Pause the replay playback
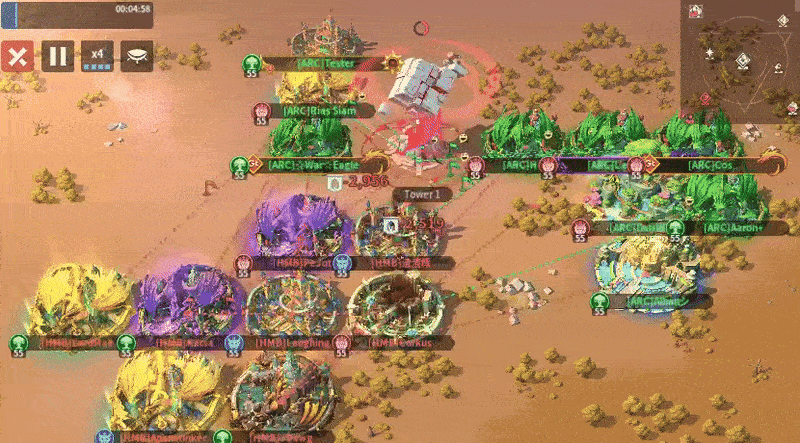 pos(58,56)
